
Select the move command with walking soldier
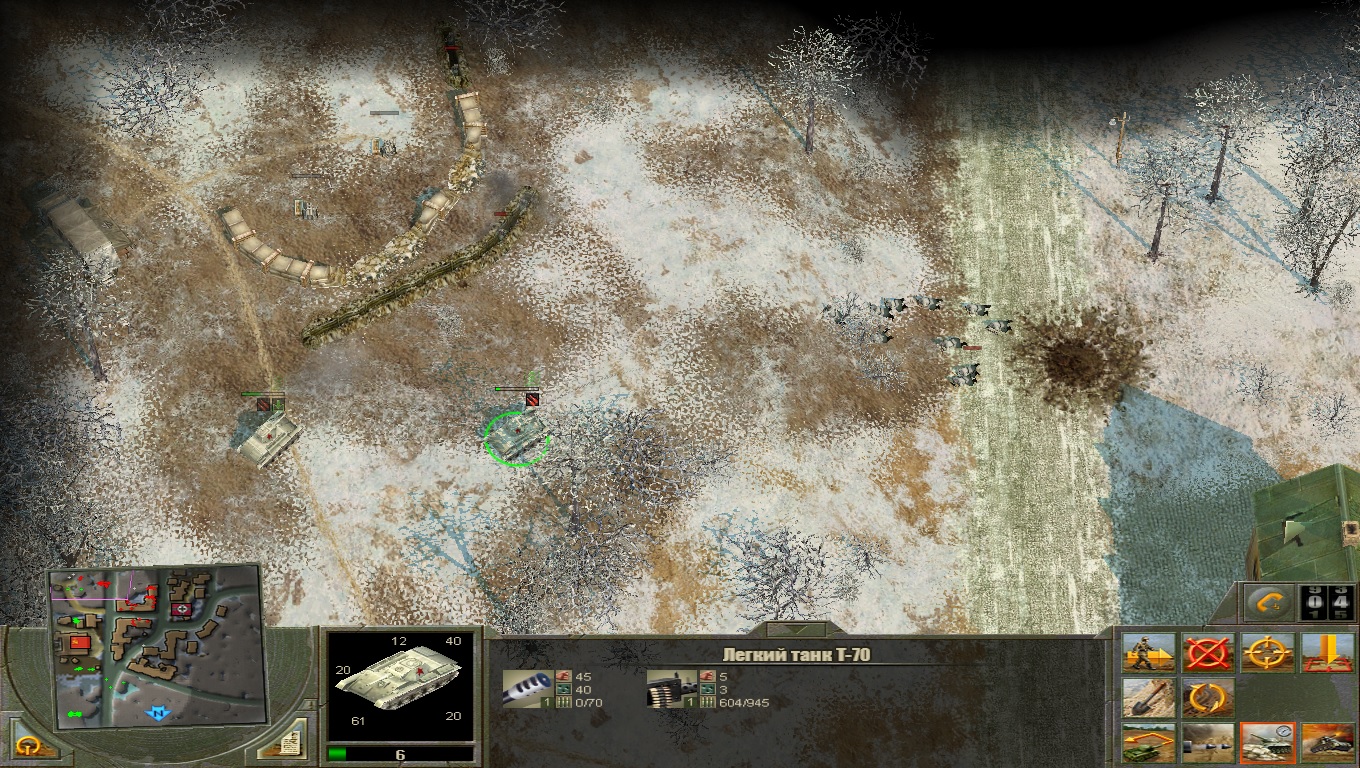tap(1147, 653)
